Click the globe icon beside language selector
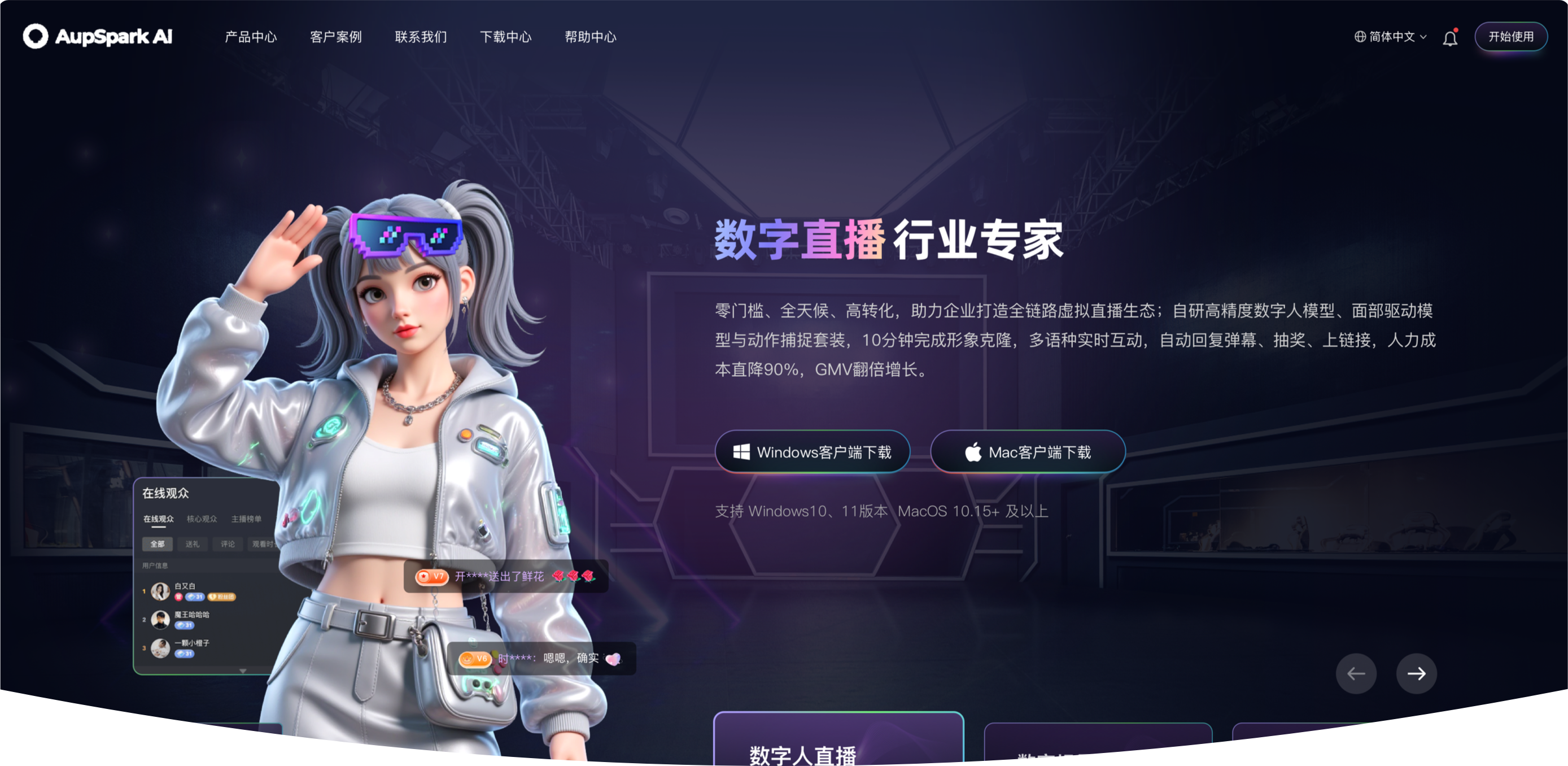Screen dimensions: 1568x766 click(x=1362, y=37)
